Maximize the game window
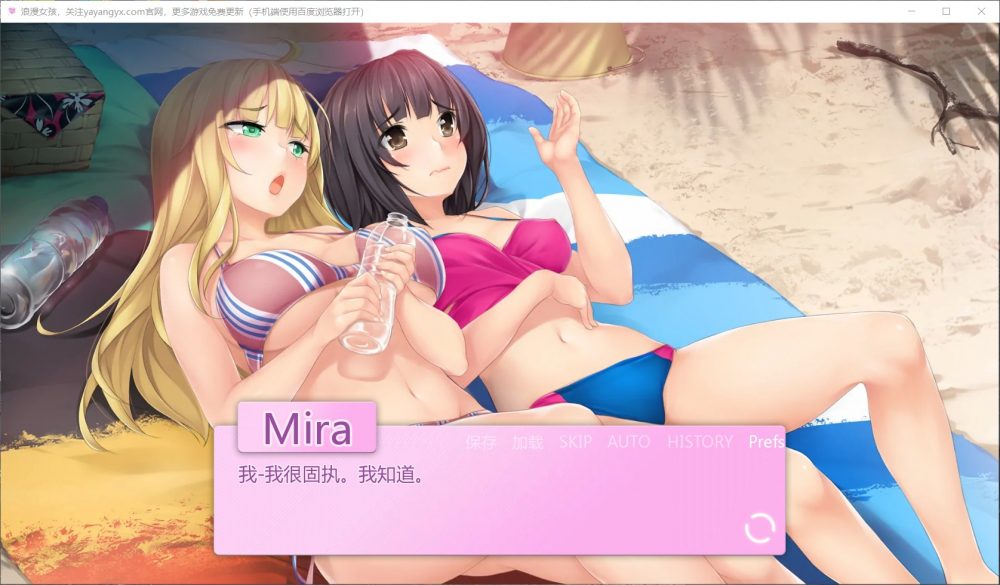 click(x=946, y=11)
